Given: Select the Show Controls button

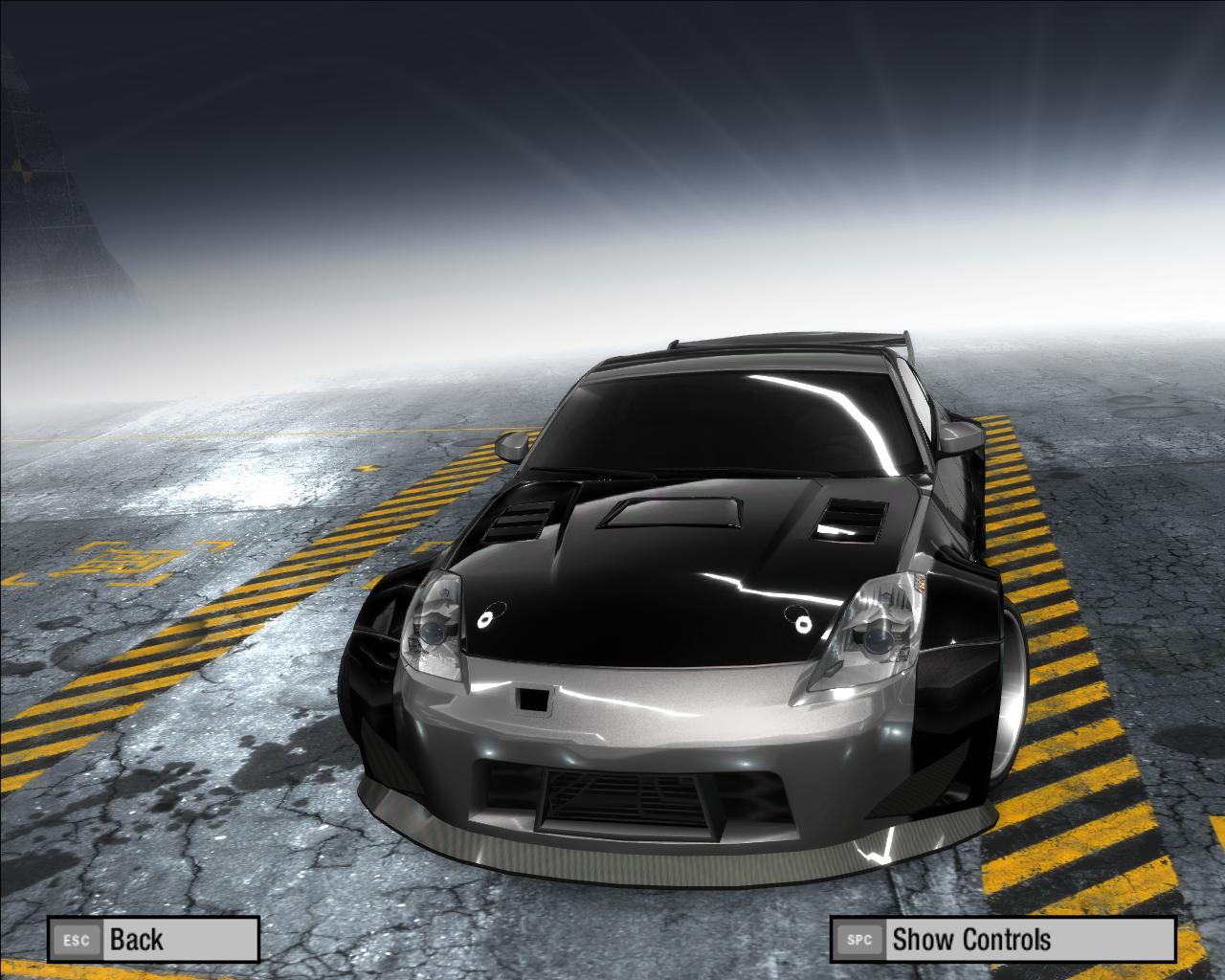Looking at the screenshot, I should [x=1002, y=939].
